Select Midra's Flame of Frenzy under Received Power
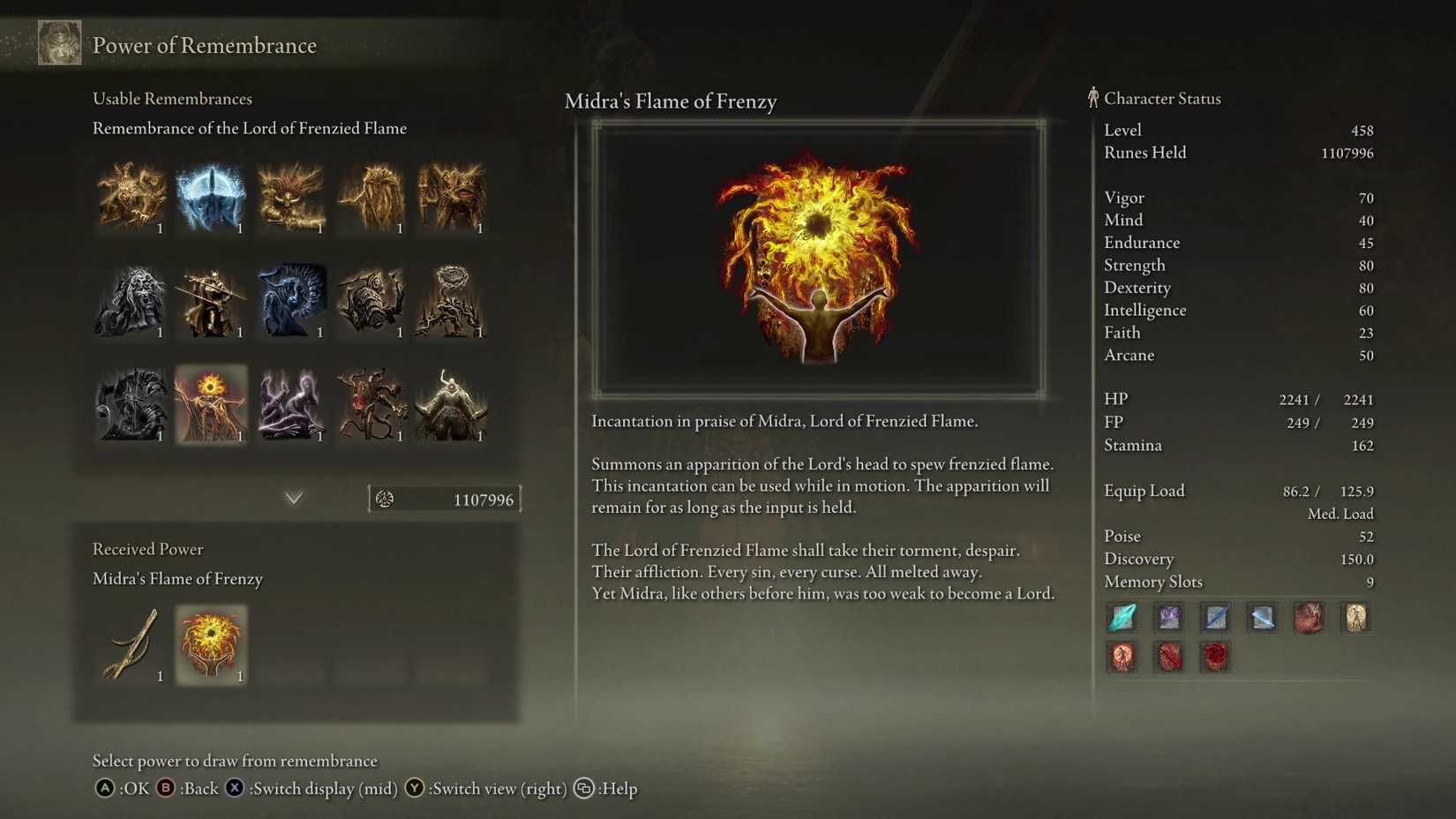The height and width of the screenshot is (819, 1456). coord(211,644)
